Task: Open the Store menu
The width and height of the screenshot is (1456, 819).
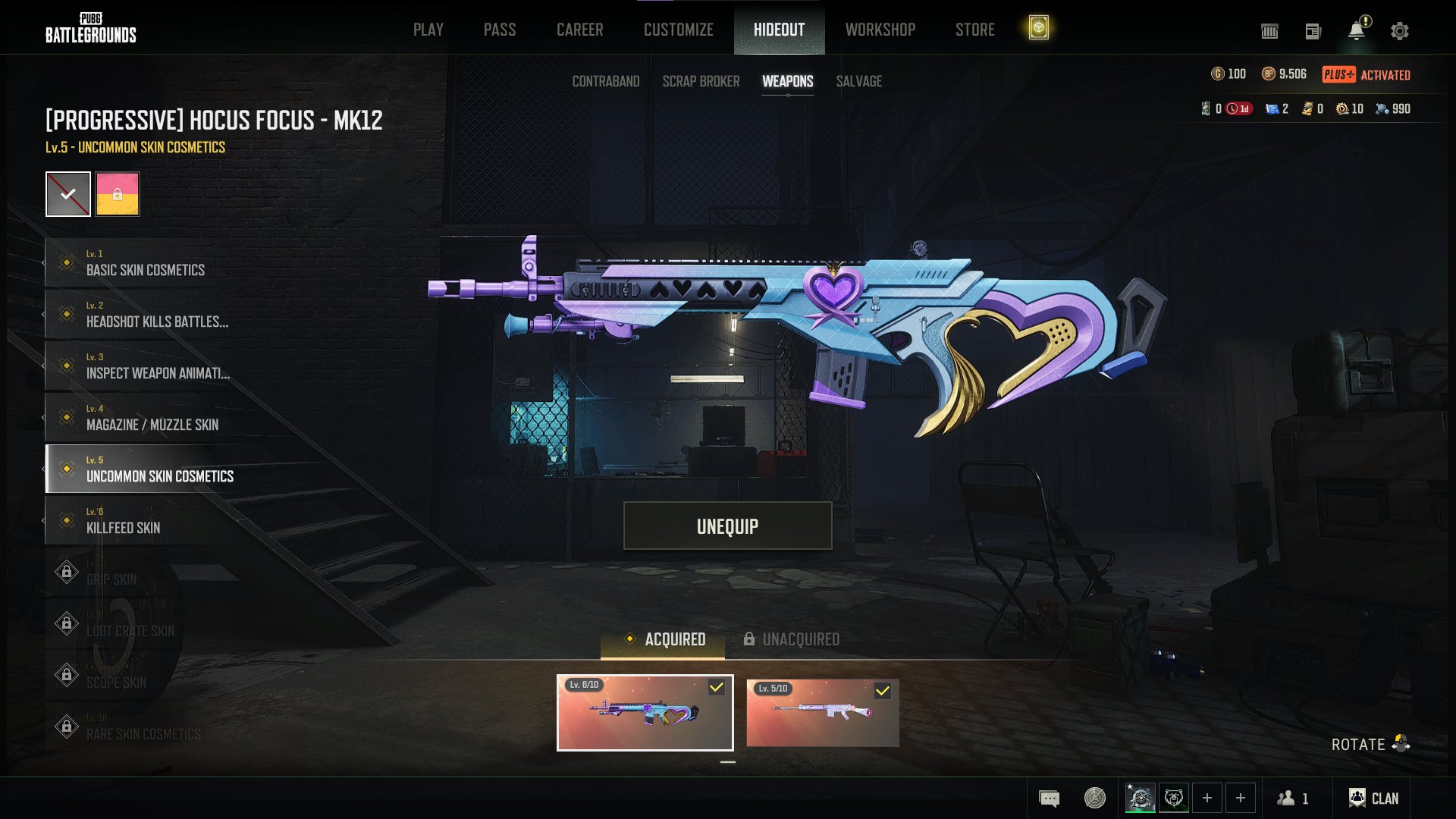Action: [974, 30]
